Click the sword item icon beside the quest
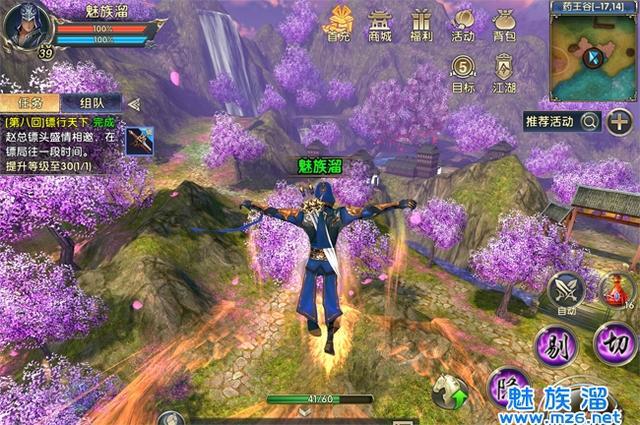The height and width of the screenshot is (425, 640). pos(138,139)
